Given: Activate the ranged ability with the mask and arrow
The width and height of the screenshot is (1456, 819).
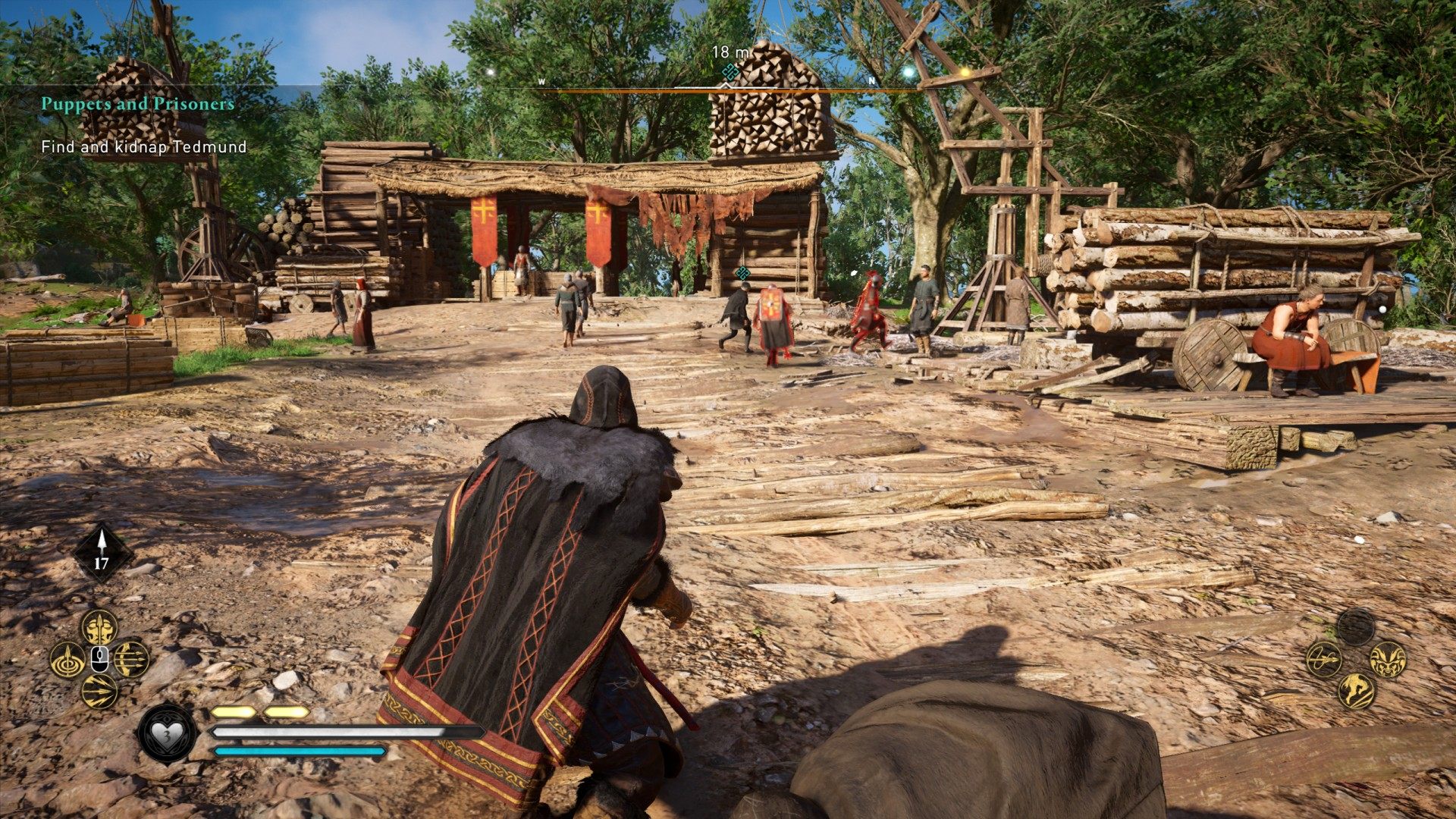Looking at the screenshot, I should (99, 626).
